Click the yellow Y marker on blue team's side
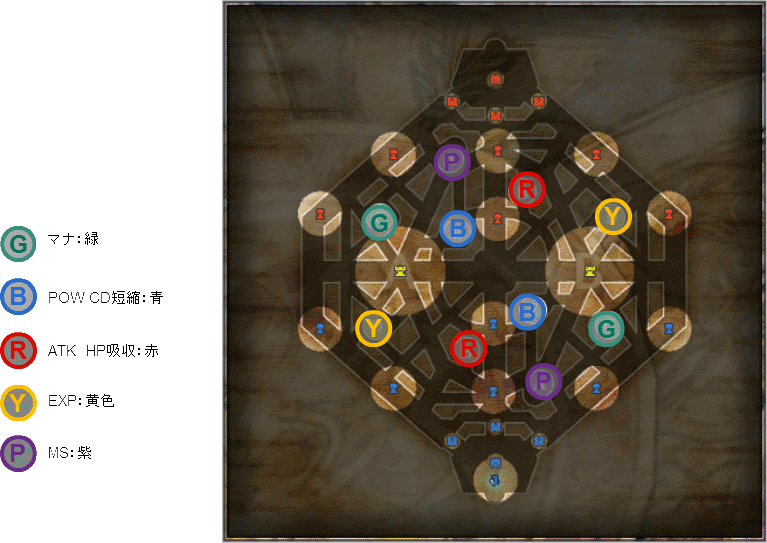 coord(373,328)
